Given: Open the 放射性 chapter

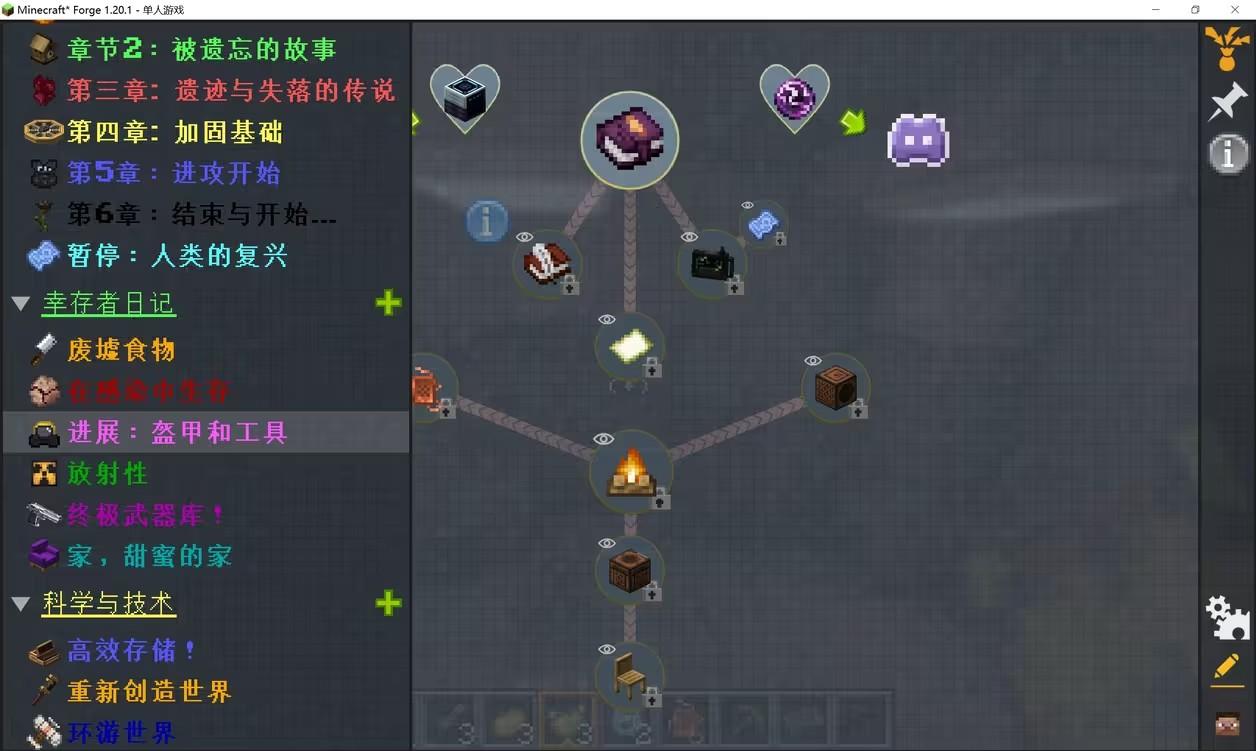Looking at the screenshot, I should (107, 473).
